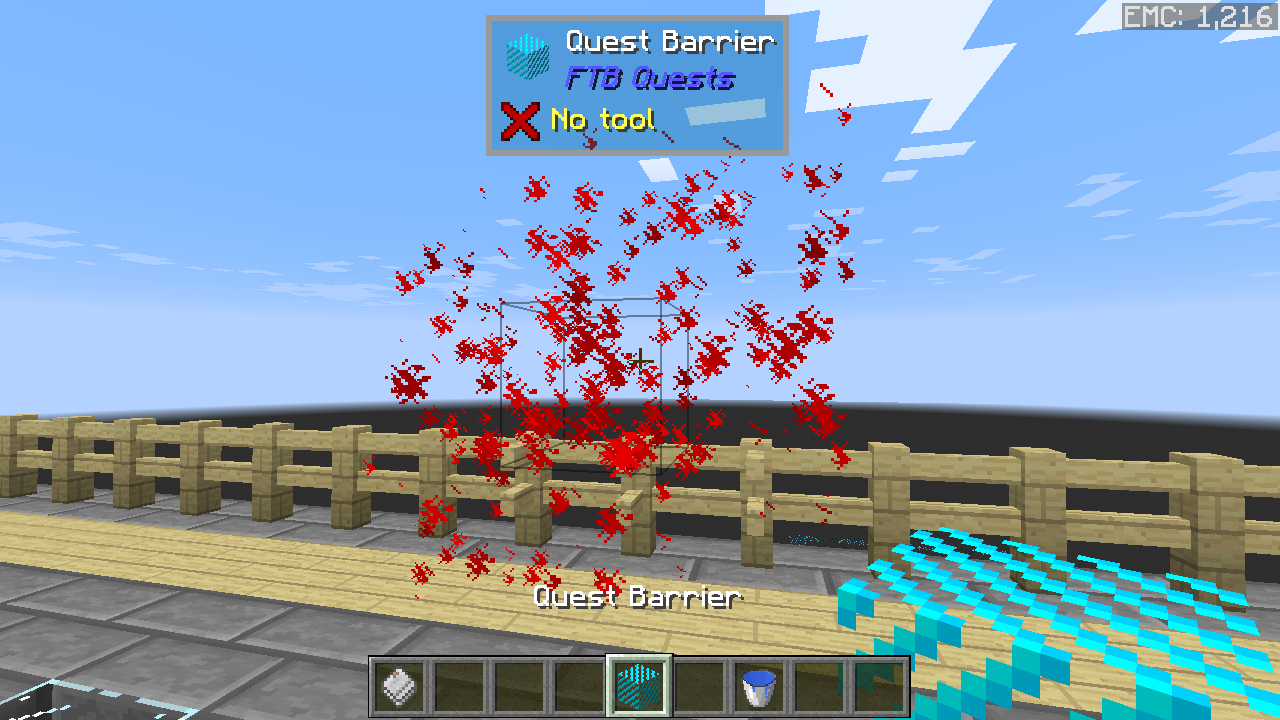The width and height of the screenshot is (1280, 720).
Task: Choose the water bucket hotbar slot
Action: tap(759, 687)
